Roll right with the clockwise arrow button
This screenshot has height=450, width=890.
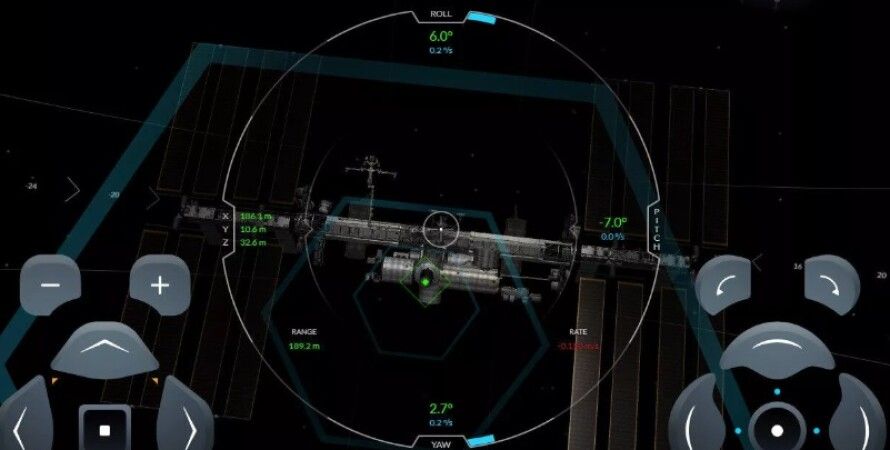(x=832, y=285)
